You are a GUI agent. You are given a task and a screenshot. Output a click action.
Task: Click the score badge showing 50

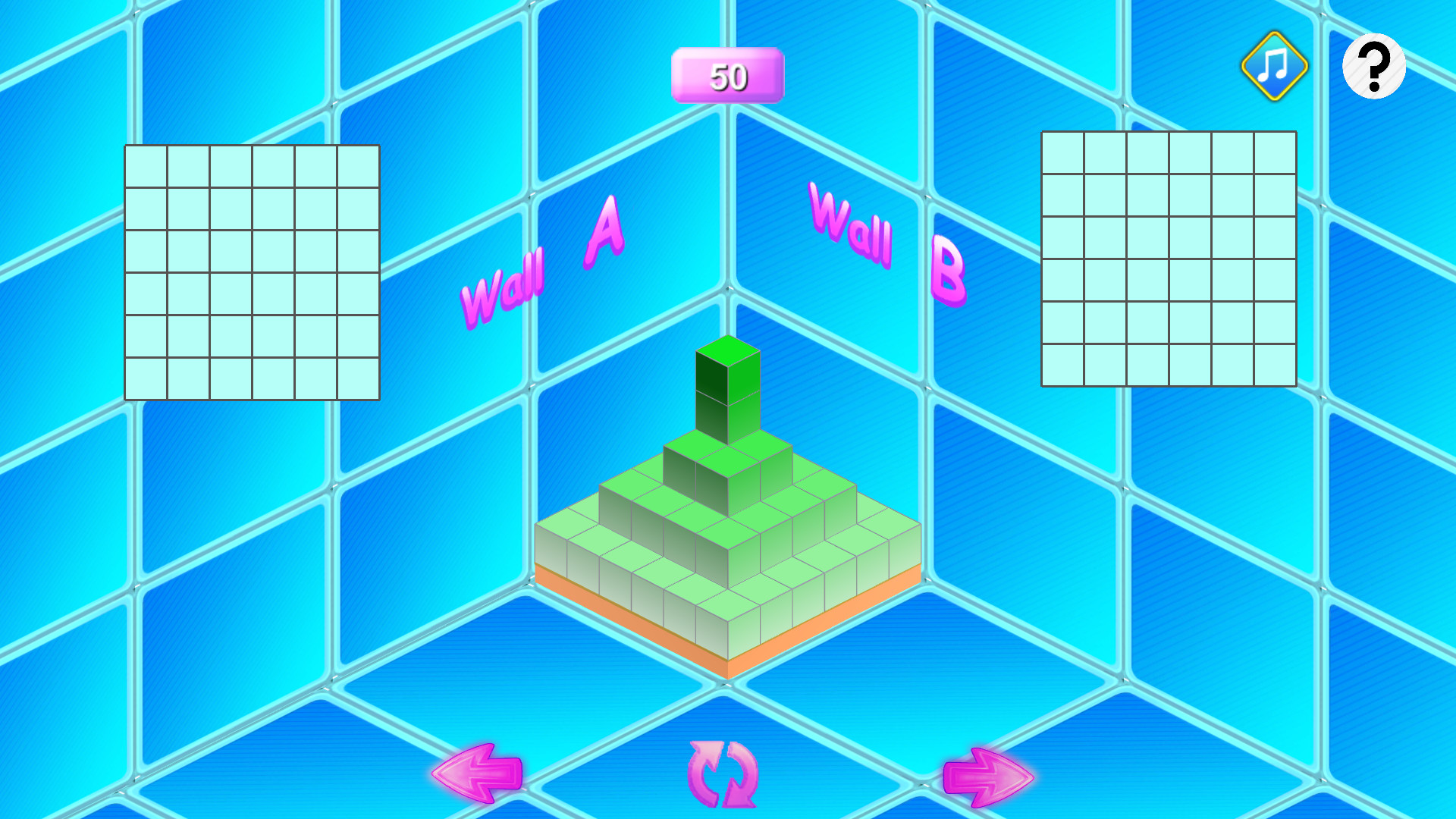[726, 76]
